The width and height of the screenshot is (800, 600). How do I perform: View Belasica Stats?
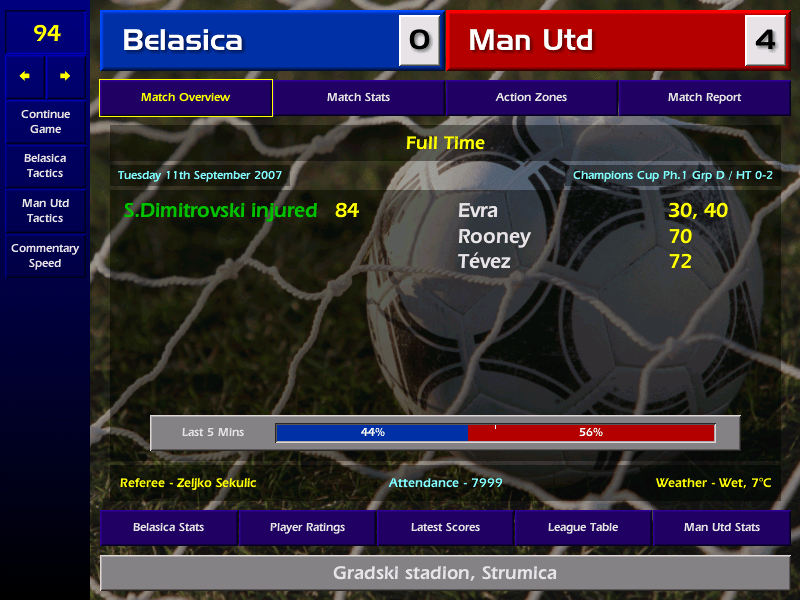coord(168,527)
